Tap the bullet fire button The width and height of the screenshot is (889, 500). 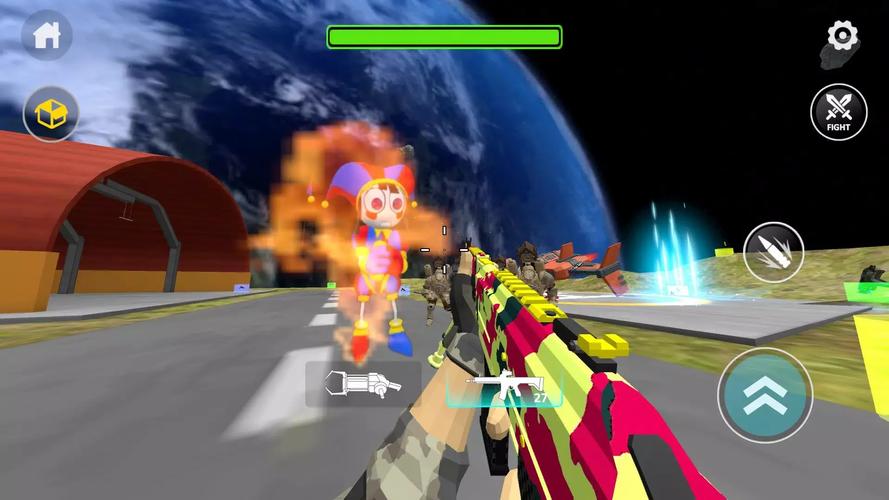[x=773, y=252]
